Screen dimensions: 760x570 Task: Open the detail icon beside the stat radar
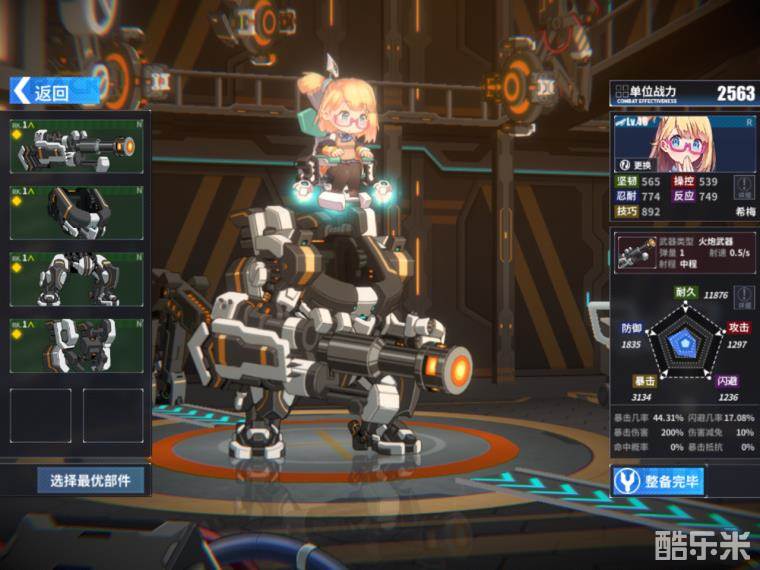pos(743,295)
